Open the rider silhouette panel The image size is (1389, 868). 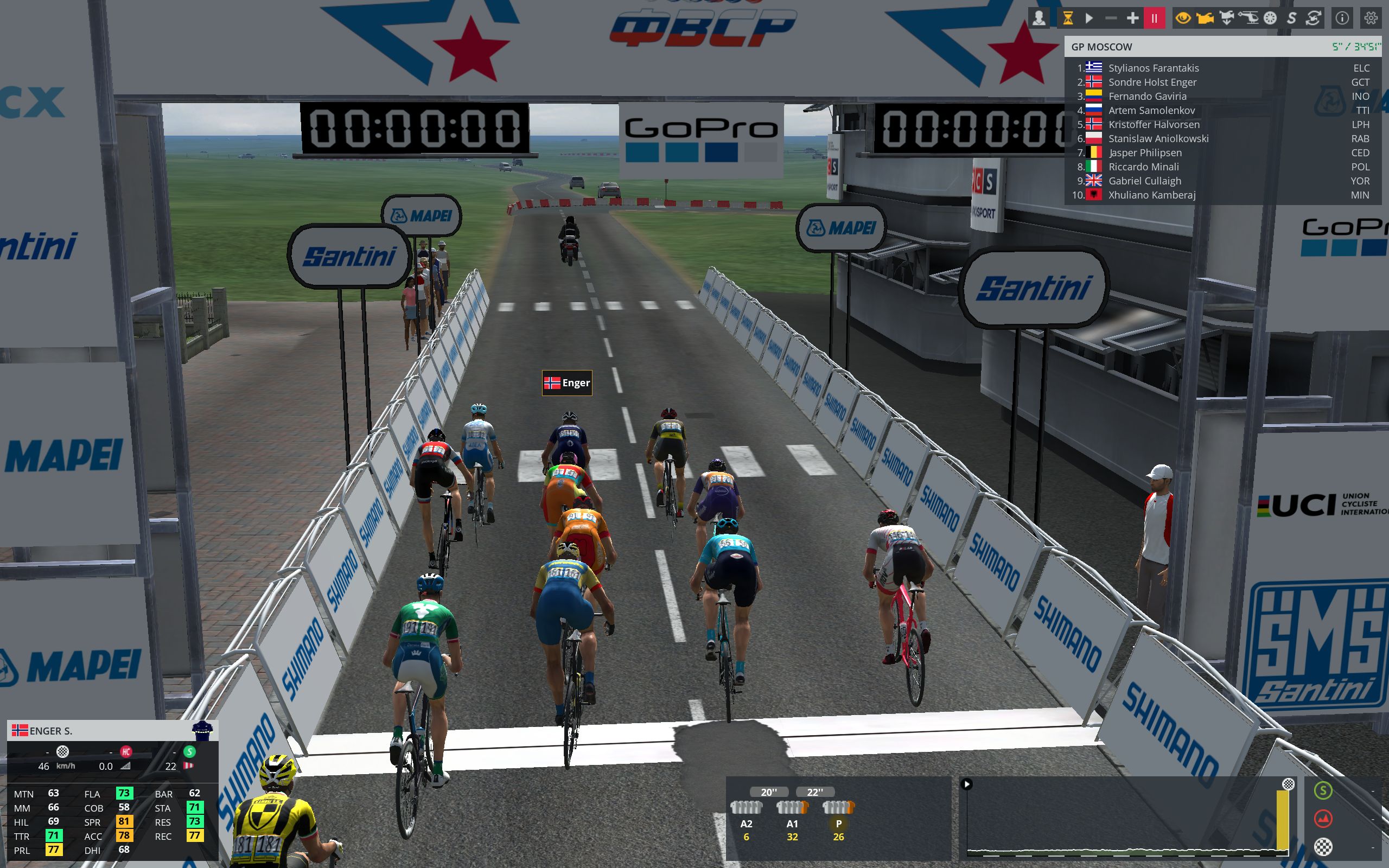pyautogui.click(x=1038, y=18)
